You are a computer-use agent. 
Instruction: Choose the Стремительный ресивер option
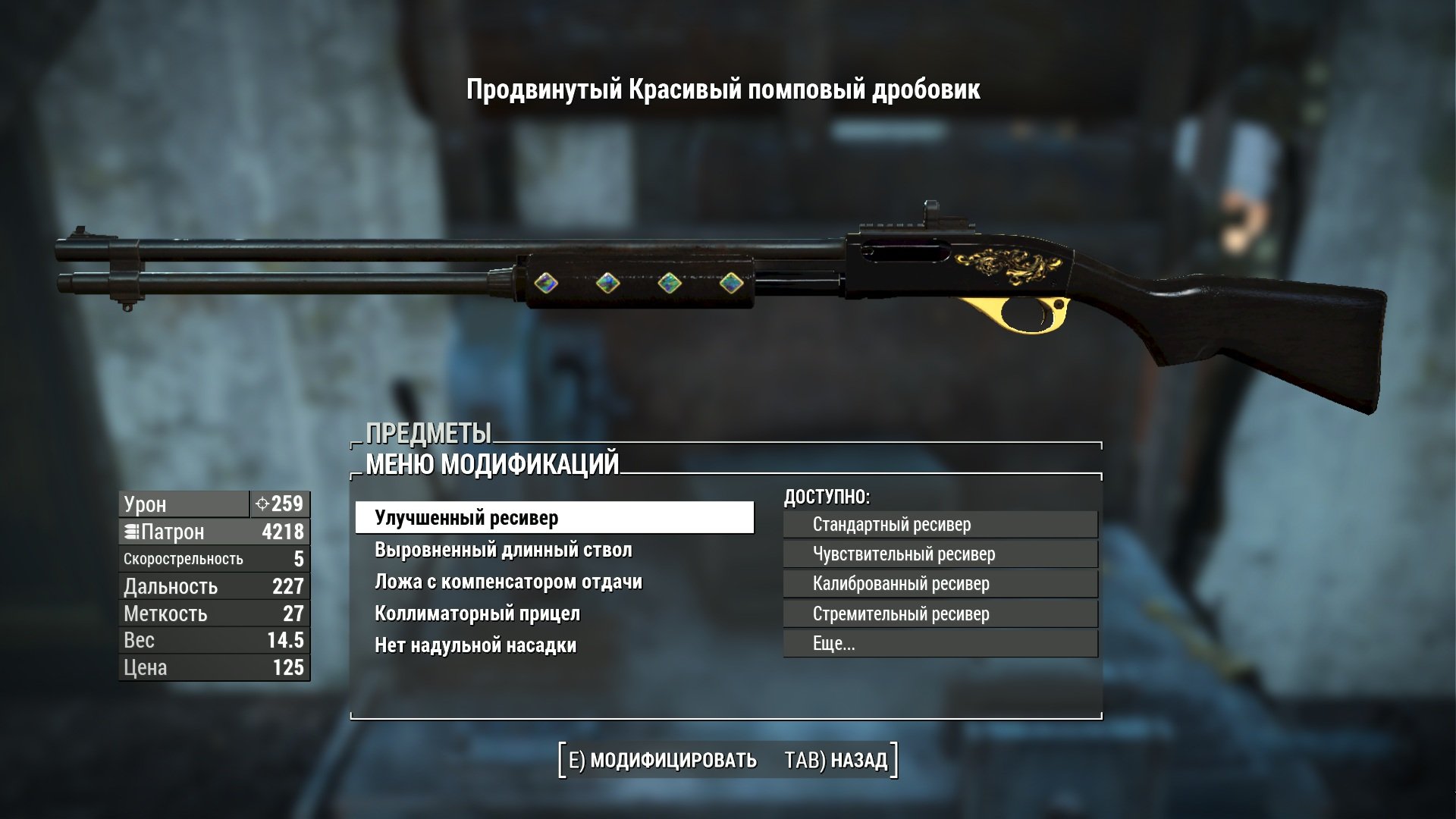940,613
